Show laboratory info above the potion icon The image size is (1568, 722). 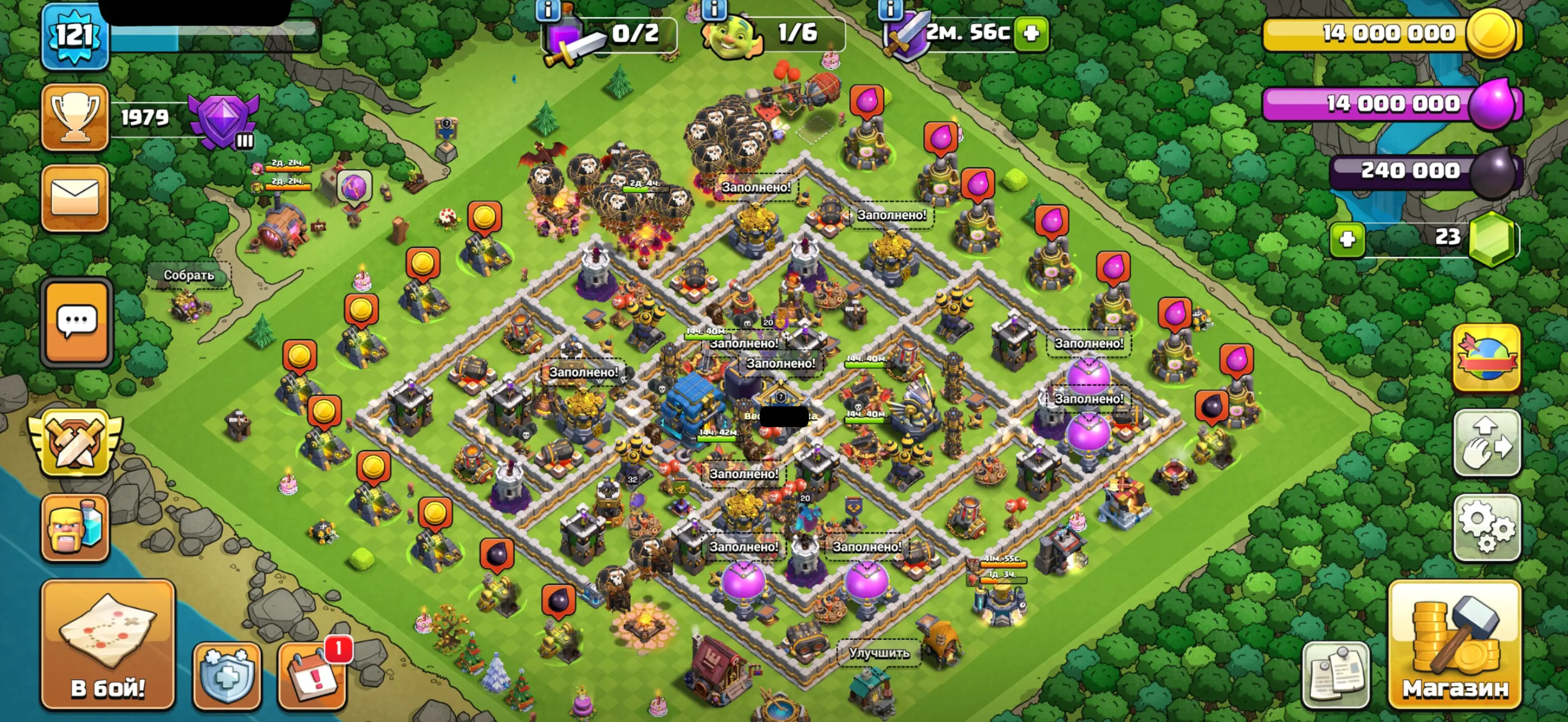(x=548, y=10)
